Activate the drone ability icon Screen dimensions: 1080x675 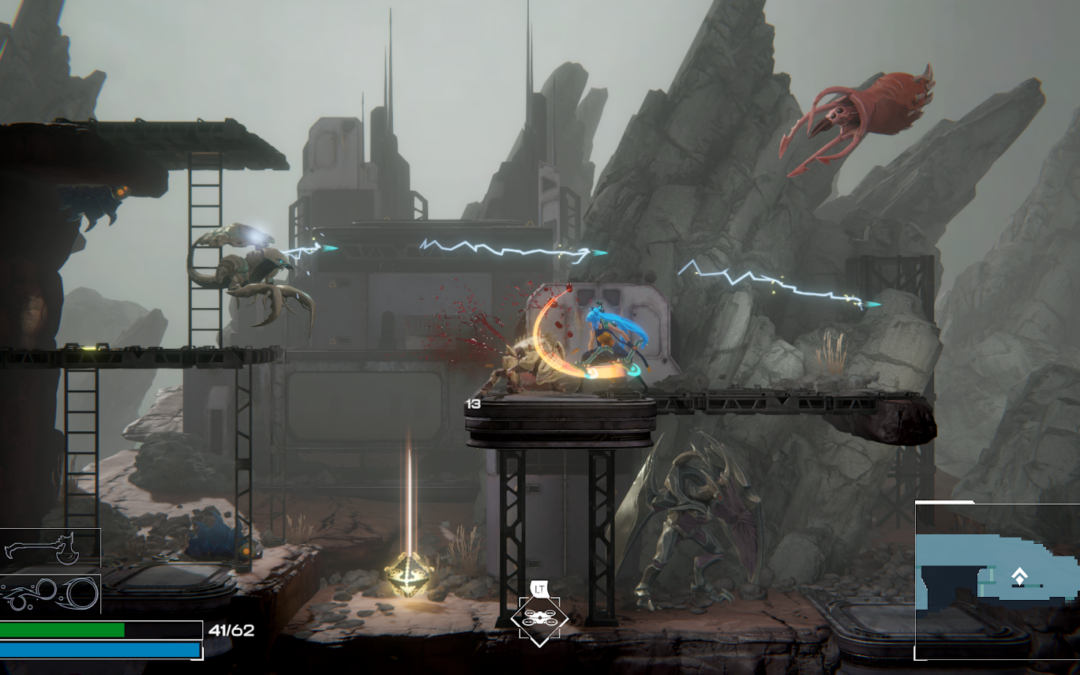(539, 619)
